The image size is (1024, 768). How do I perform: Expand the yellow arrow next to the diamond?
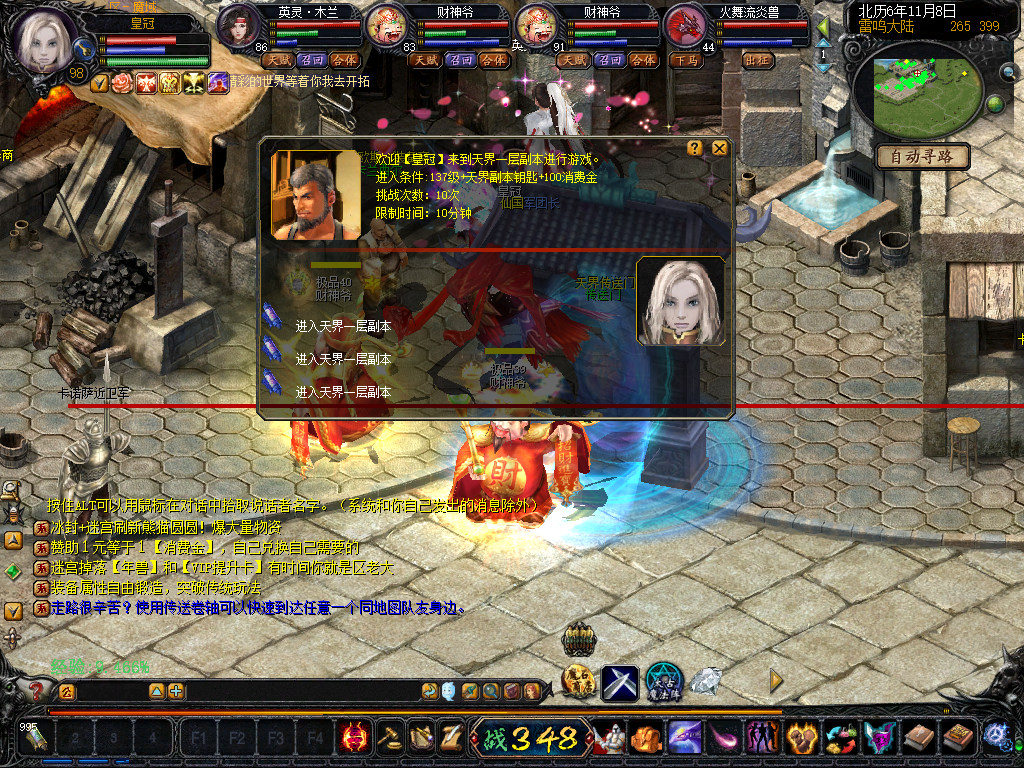(775, 681)
